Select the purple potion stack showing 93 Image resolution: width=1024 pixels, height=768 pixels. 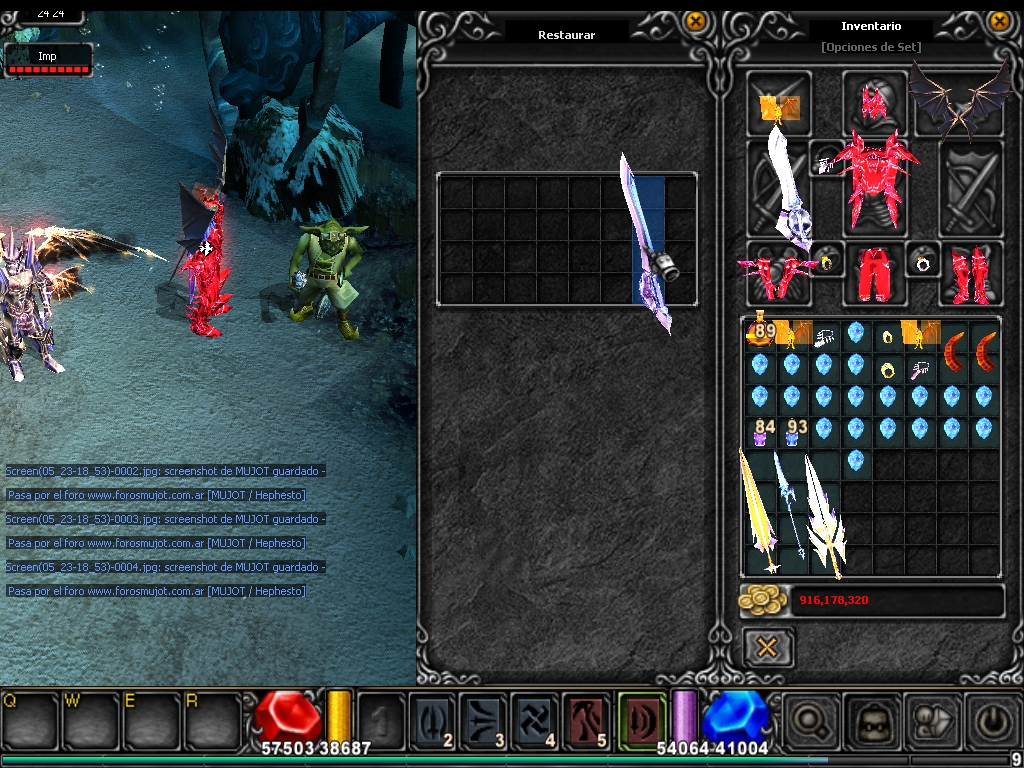point(793,433)
